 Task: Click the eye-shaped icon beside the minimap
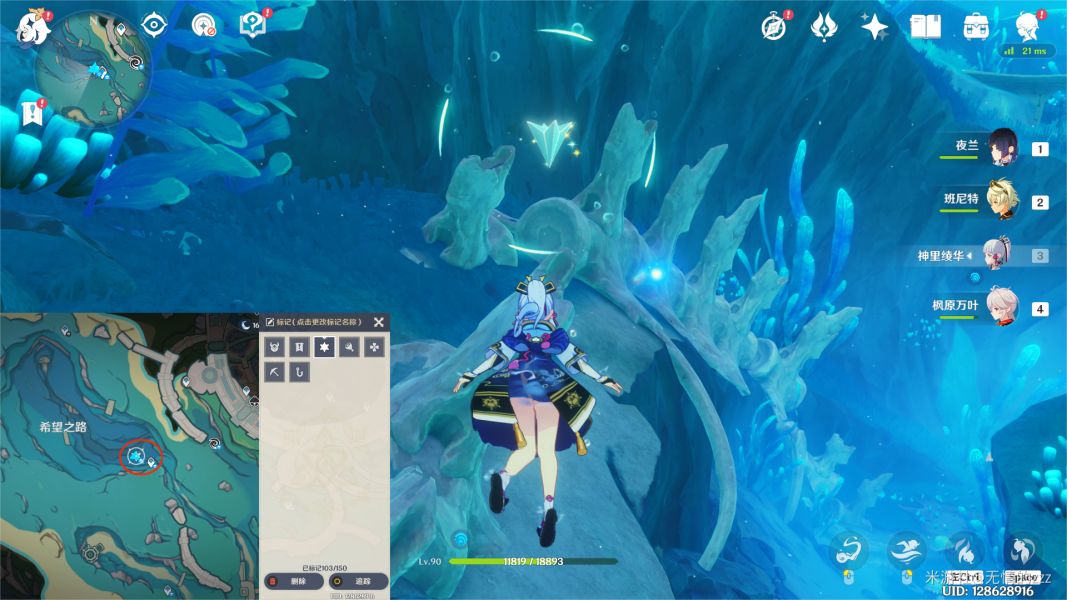(x=154, y=25)
